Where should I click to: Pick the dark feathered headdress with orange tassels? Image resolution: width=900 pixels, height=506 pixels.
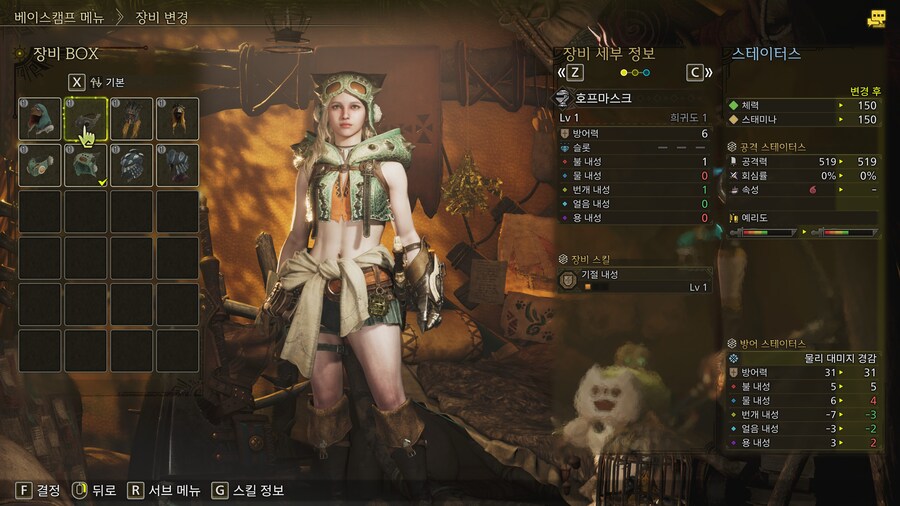point(132,119)
